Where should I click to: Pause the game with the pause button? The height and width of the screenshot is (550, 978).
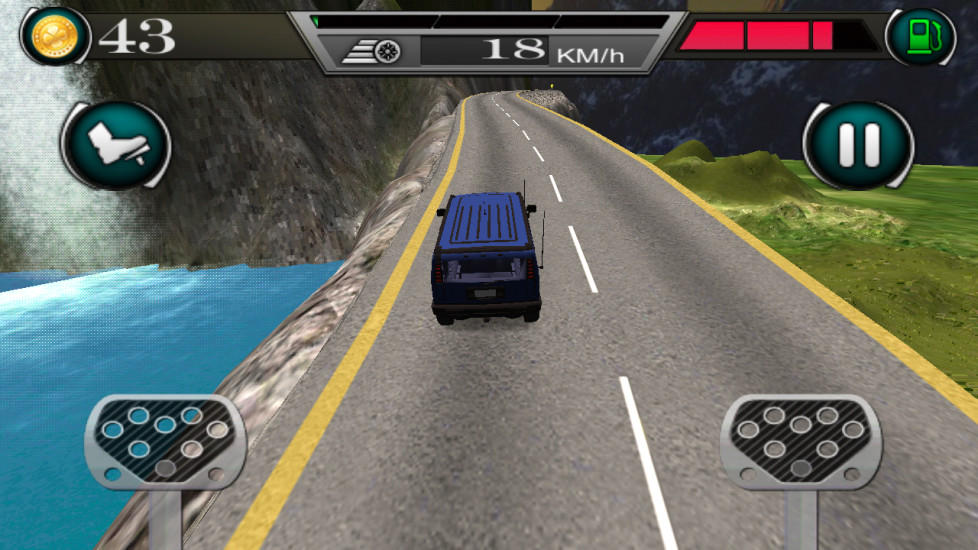tap(858, 146)
